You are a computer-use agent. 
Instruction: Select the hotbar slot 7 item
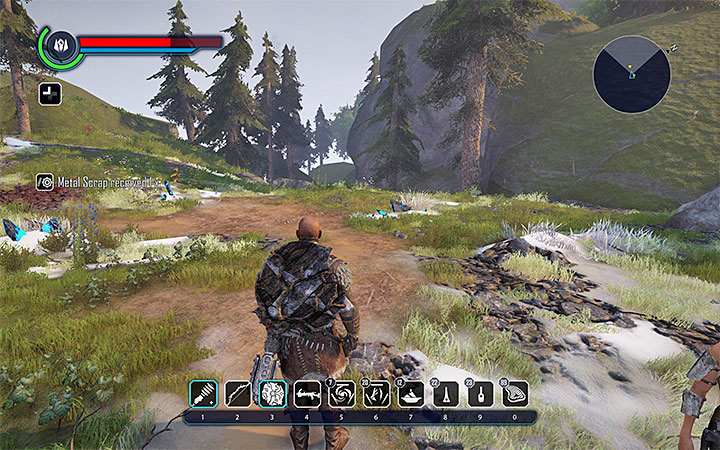tap(411, 394)
